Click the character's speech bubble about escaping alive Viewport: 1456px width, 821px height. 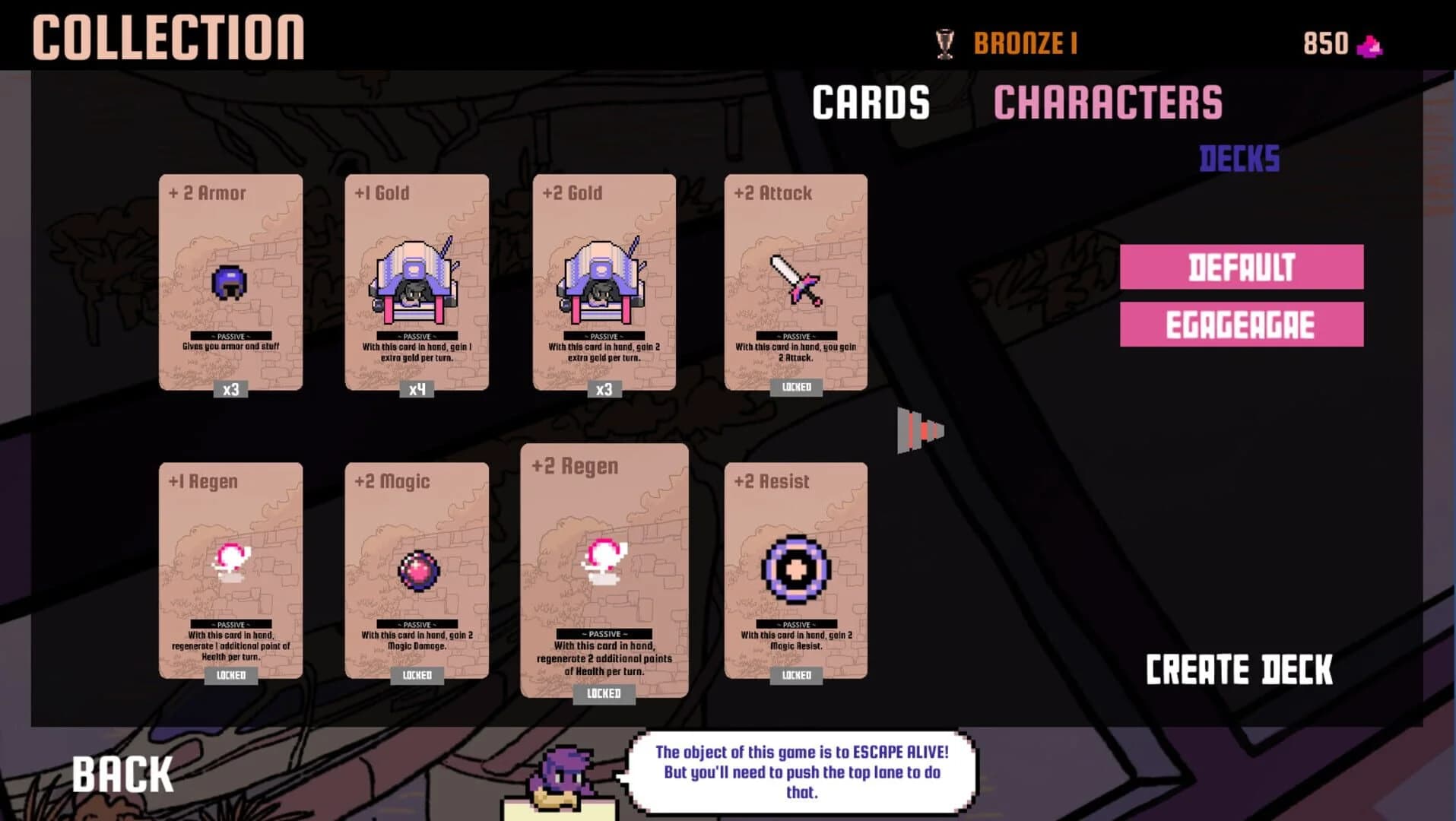[x=801, y=772]
